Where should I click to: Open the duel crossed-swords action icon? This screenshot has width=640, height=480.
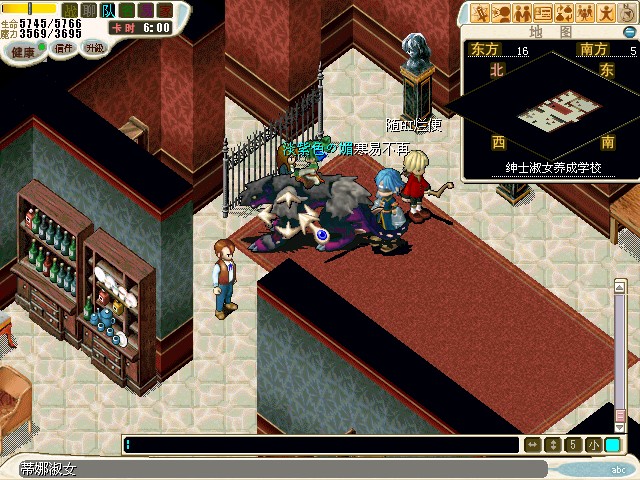pos(481,13)
